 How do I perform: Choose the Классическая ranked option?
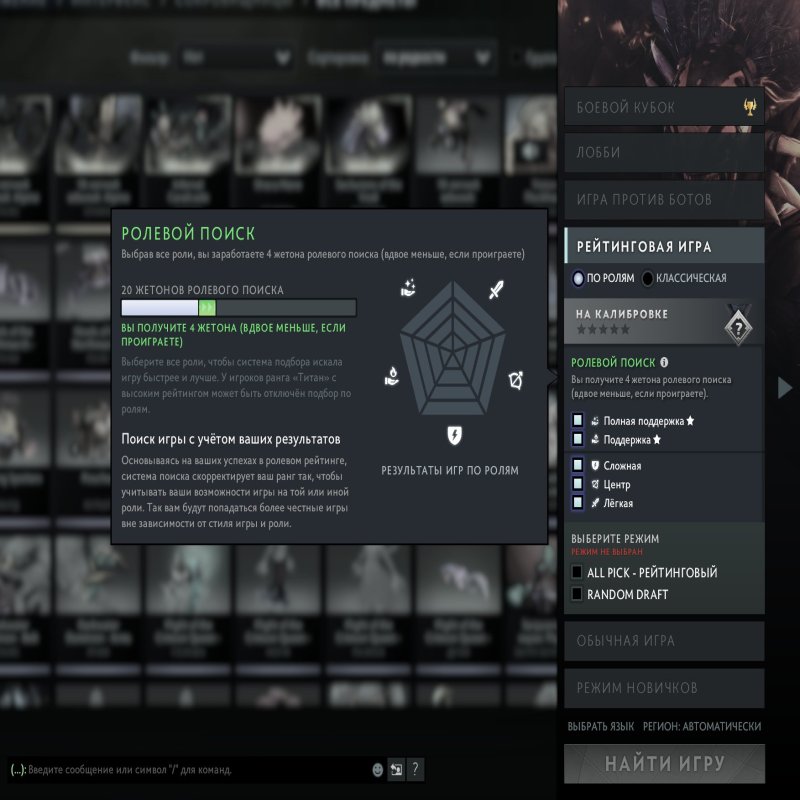[649, 278]
